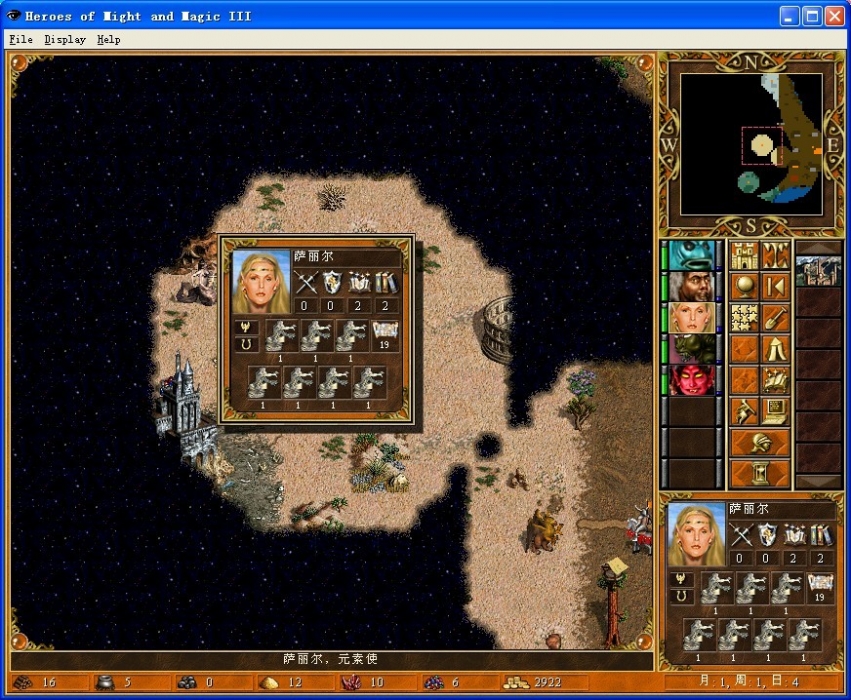
Task: Click the next hero helmet button
Action: click(760, 442)
